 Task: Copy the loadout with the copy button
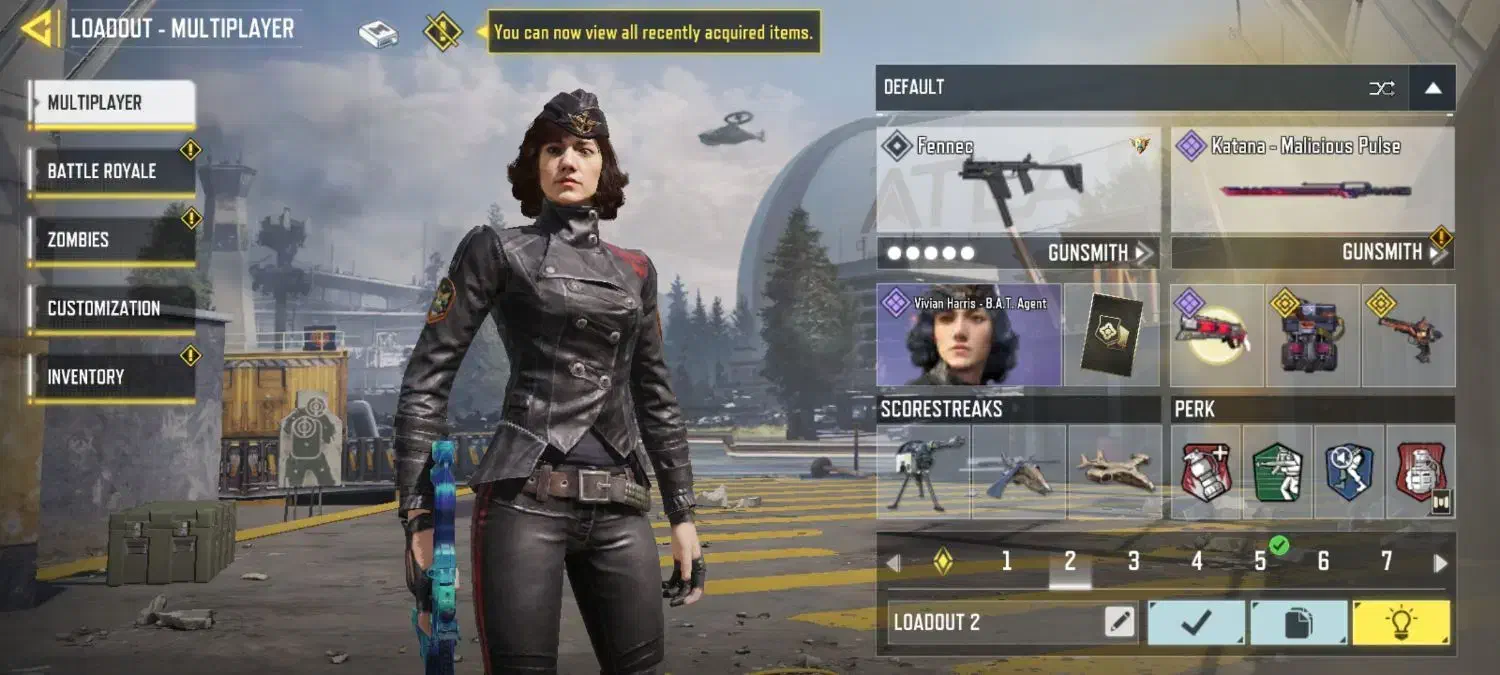(x=1298, y=623)
